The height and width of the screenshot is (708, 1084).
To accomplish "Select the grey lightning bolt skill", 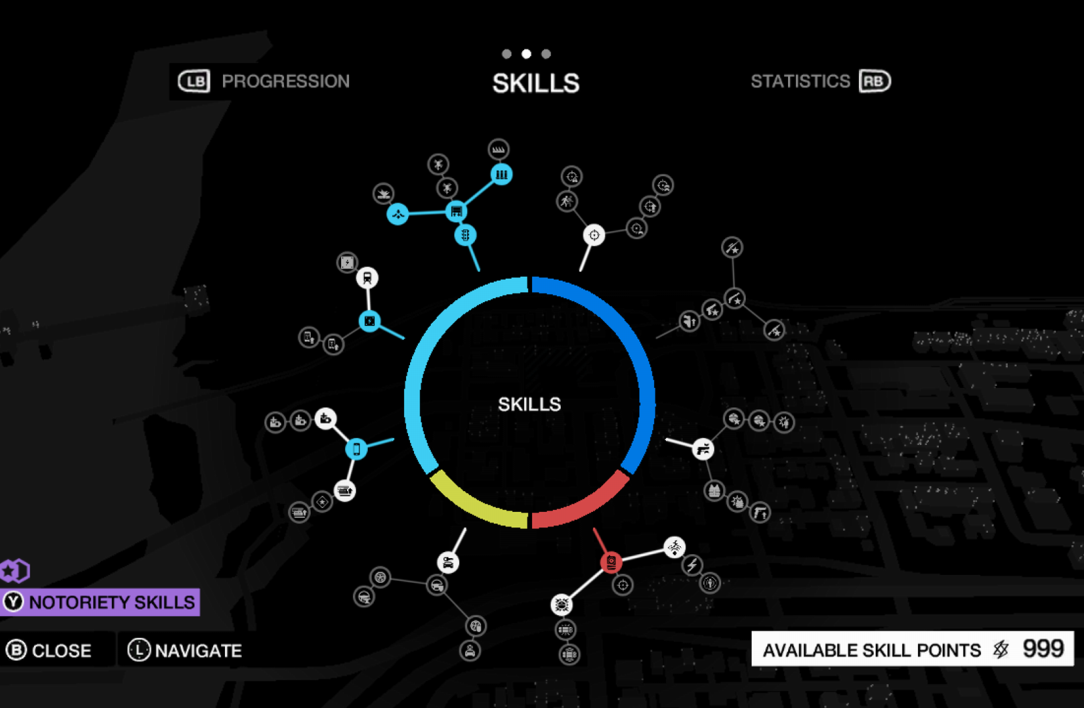I will [x=691, y=566].
